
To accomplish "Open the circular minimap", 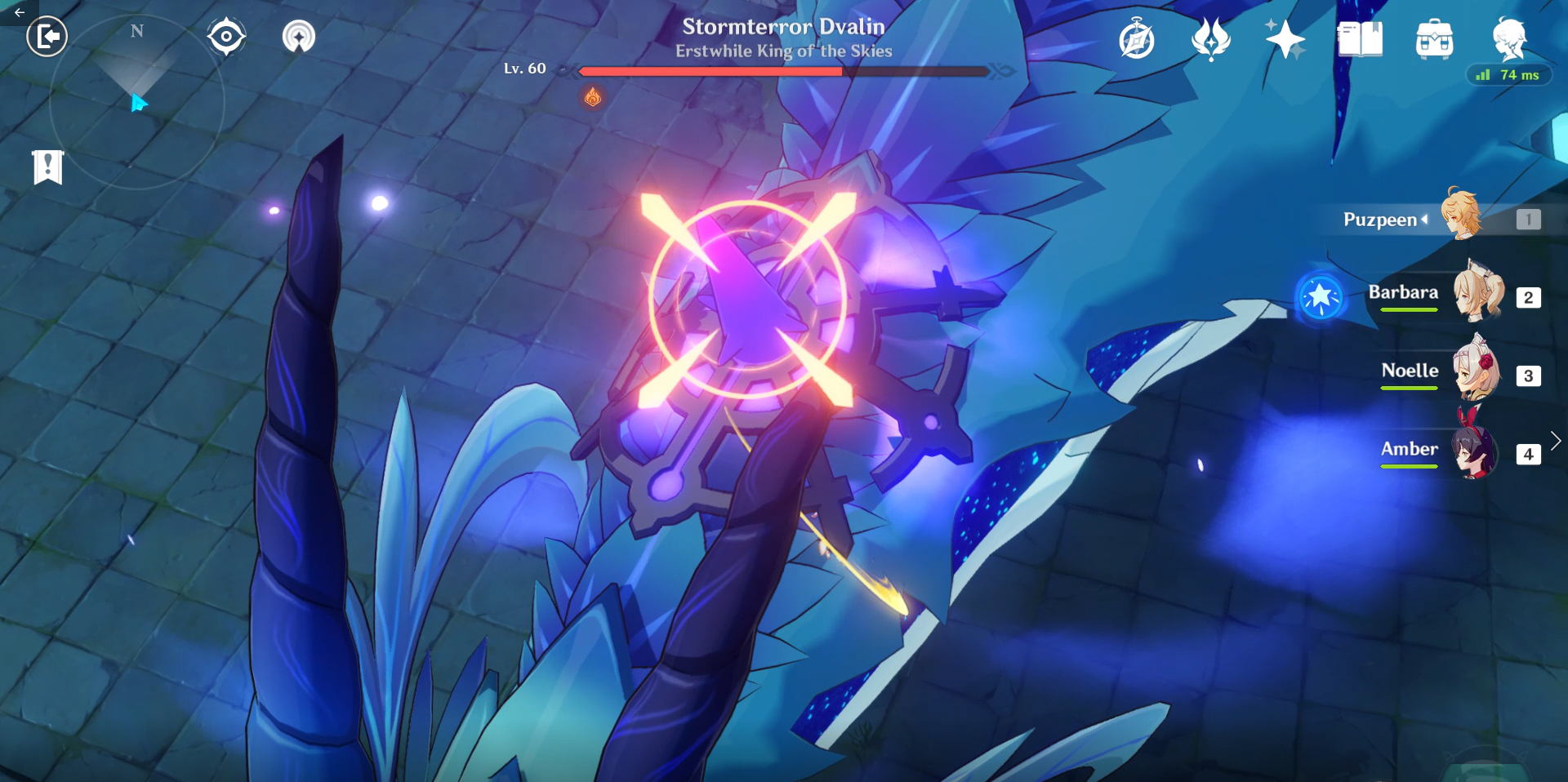I will coord(136,102).
